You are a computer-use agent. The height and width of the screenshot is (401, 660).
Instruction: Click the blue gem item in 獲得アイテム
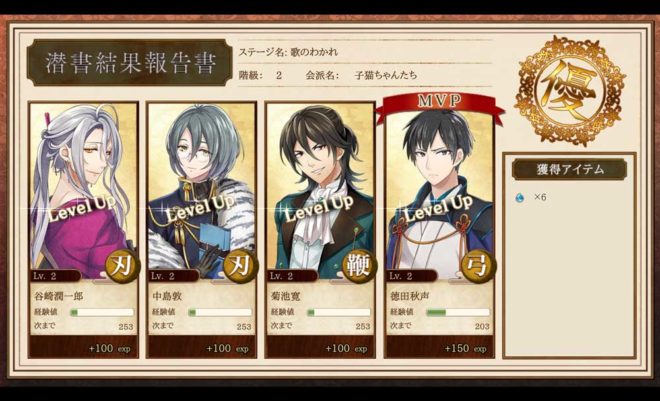click(519, 198)
